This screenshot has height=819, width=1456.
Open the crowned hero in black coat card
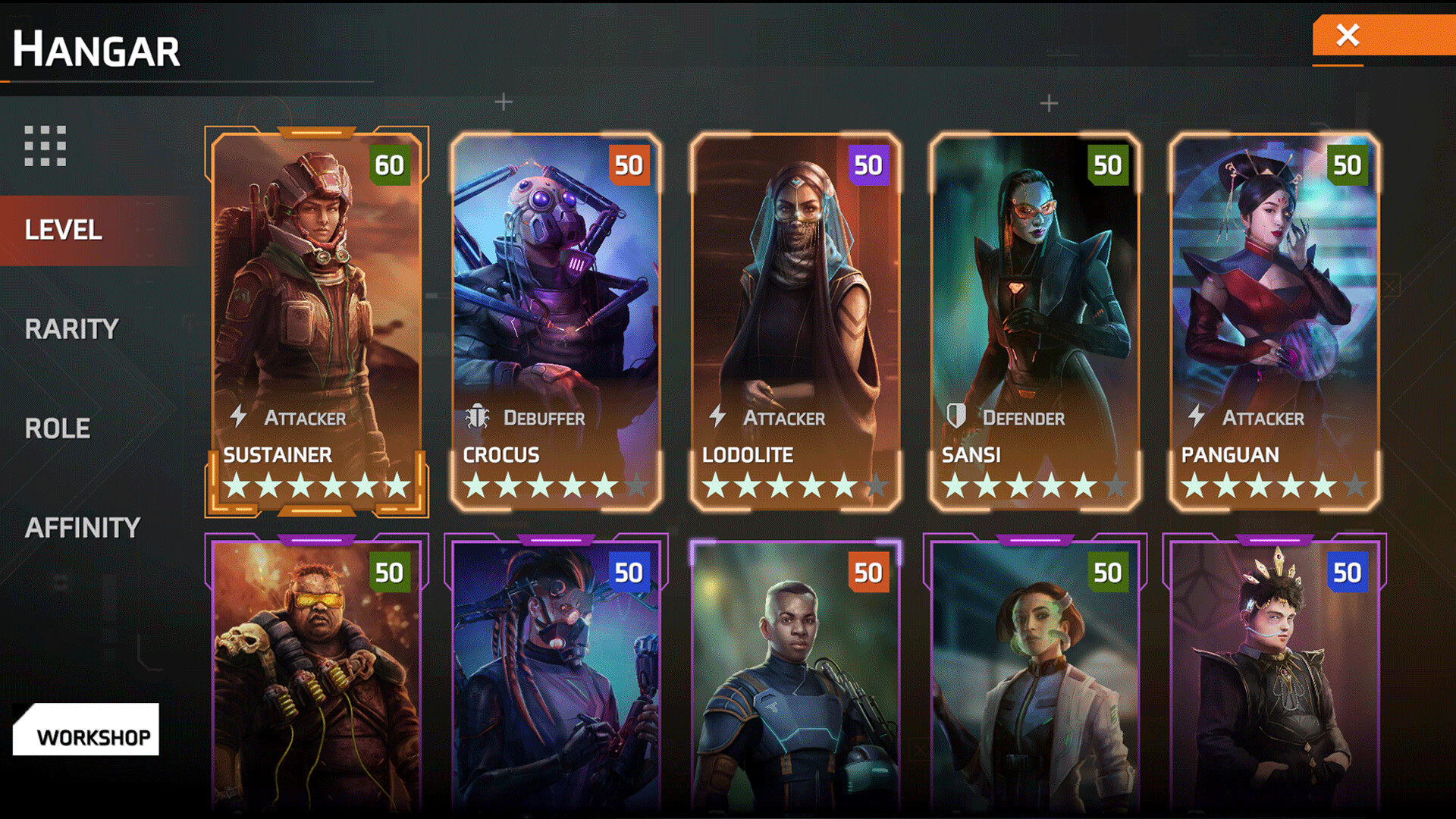pos(1275,675)
